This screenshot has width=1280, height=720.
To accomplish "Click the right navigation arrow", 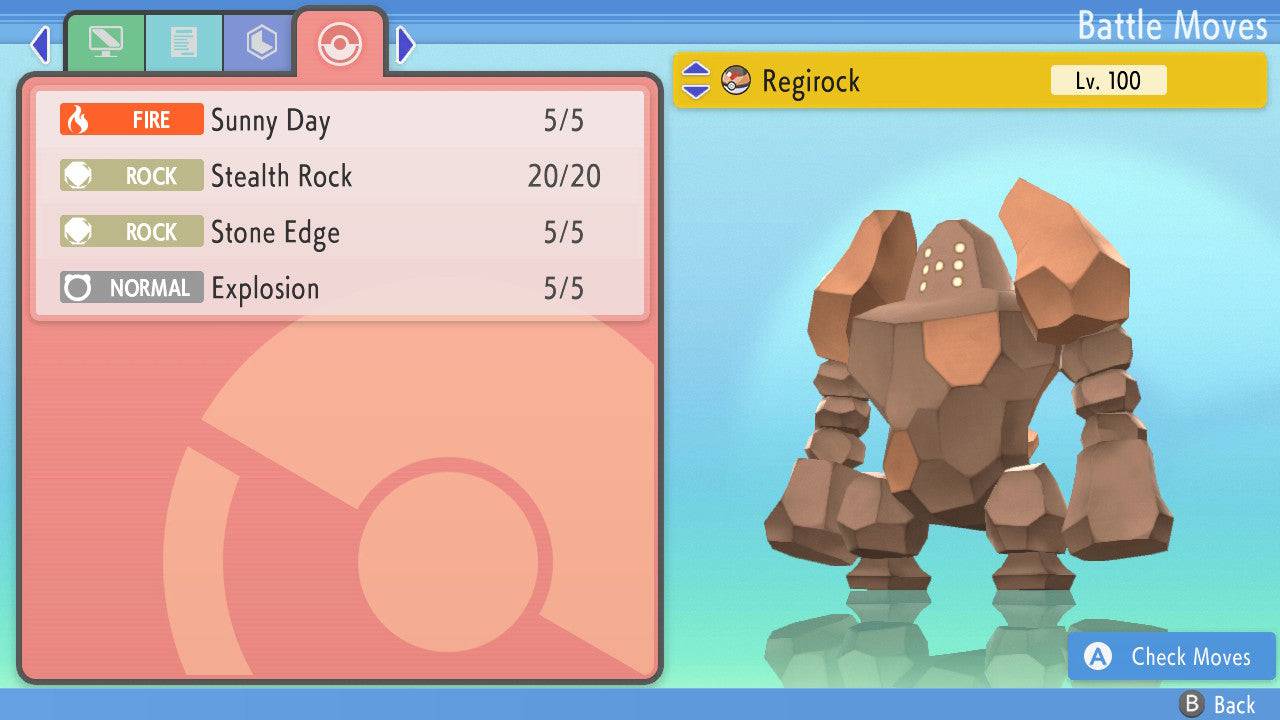I will [x=403, y=44].
